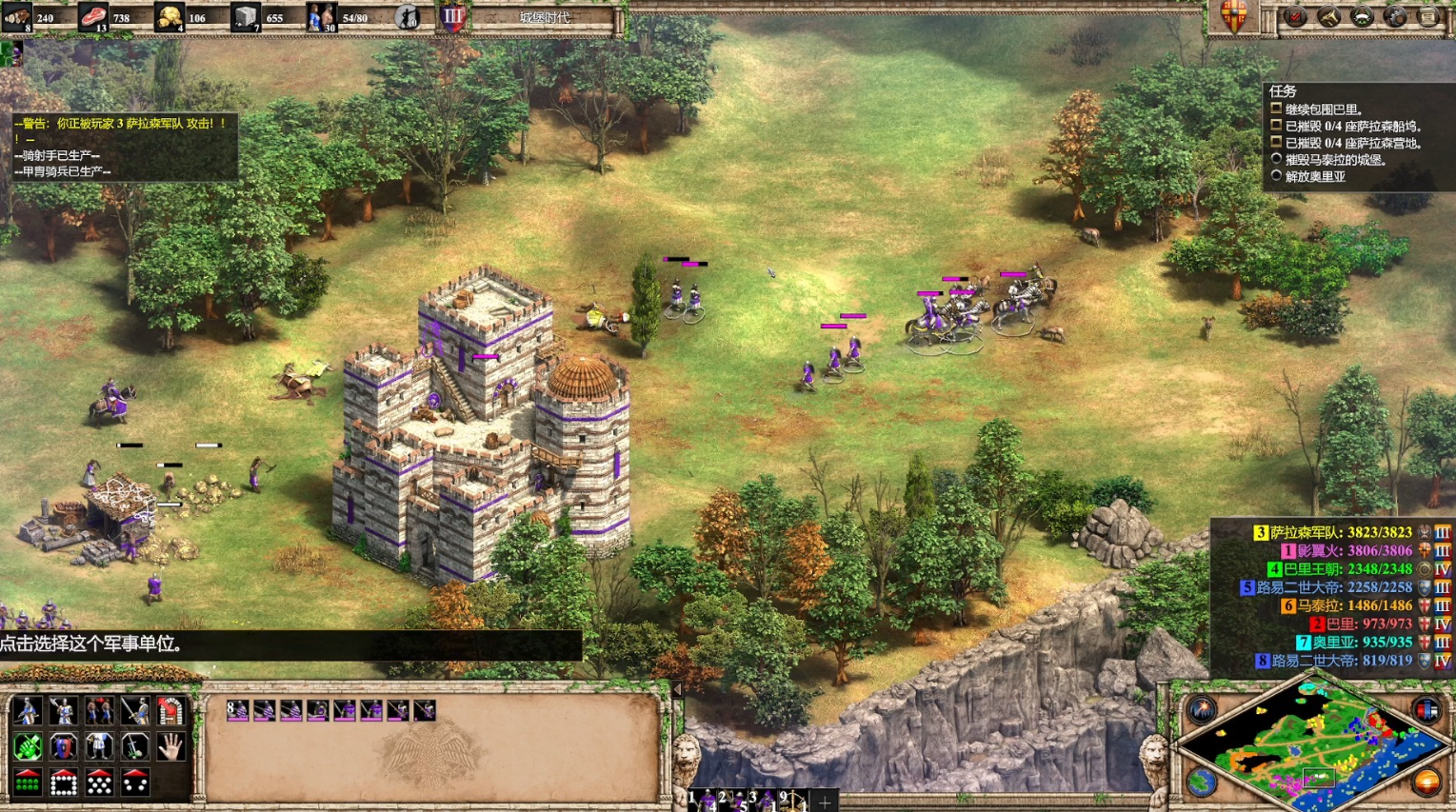
Task: Click the golden horn button
Action: coord(1328,16)
